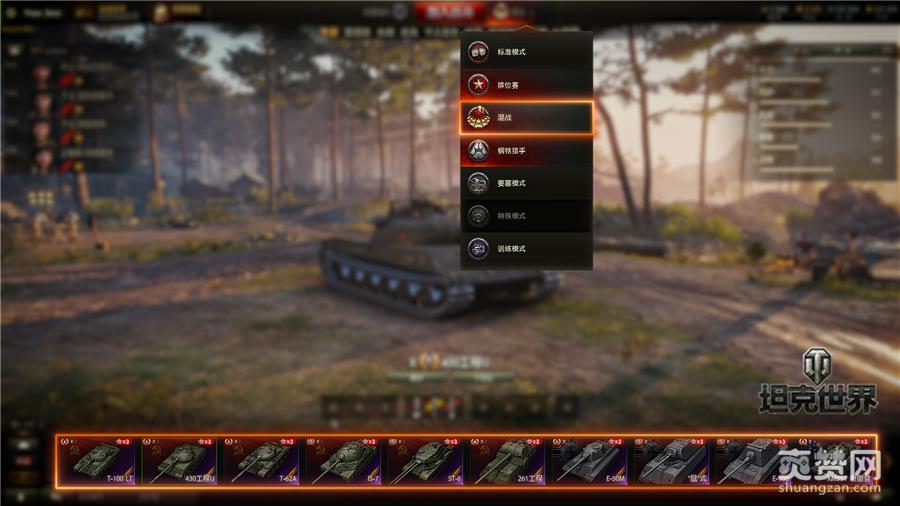Click the red 加入战斗 battle button
The height and width of the screenshot is (506, 900).
[449, 13]
